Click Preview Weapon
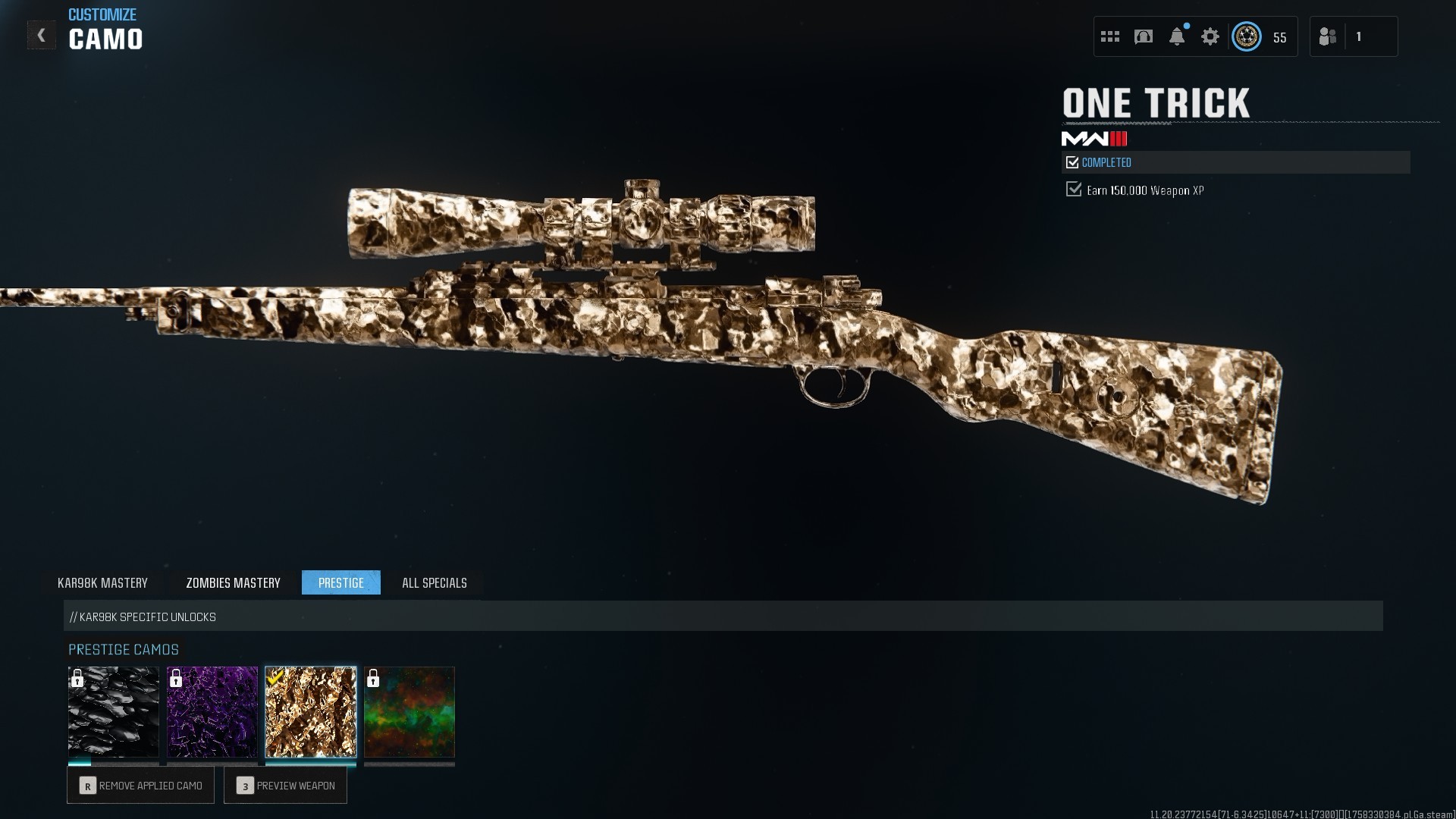The height and width of the screenshot is (819, 1456). pyautogui.click(x=286, y=786)
